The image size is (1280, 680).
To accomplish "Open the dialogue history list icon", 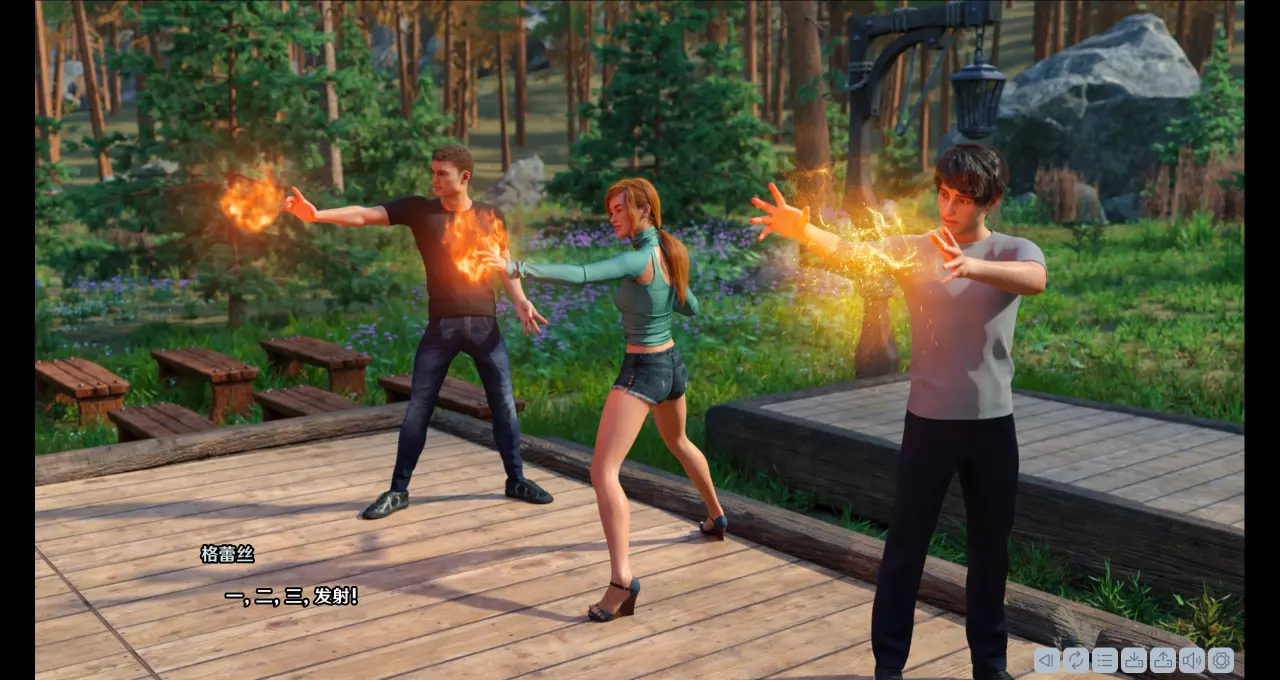I will point(1104,660).
